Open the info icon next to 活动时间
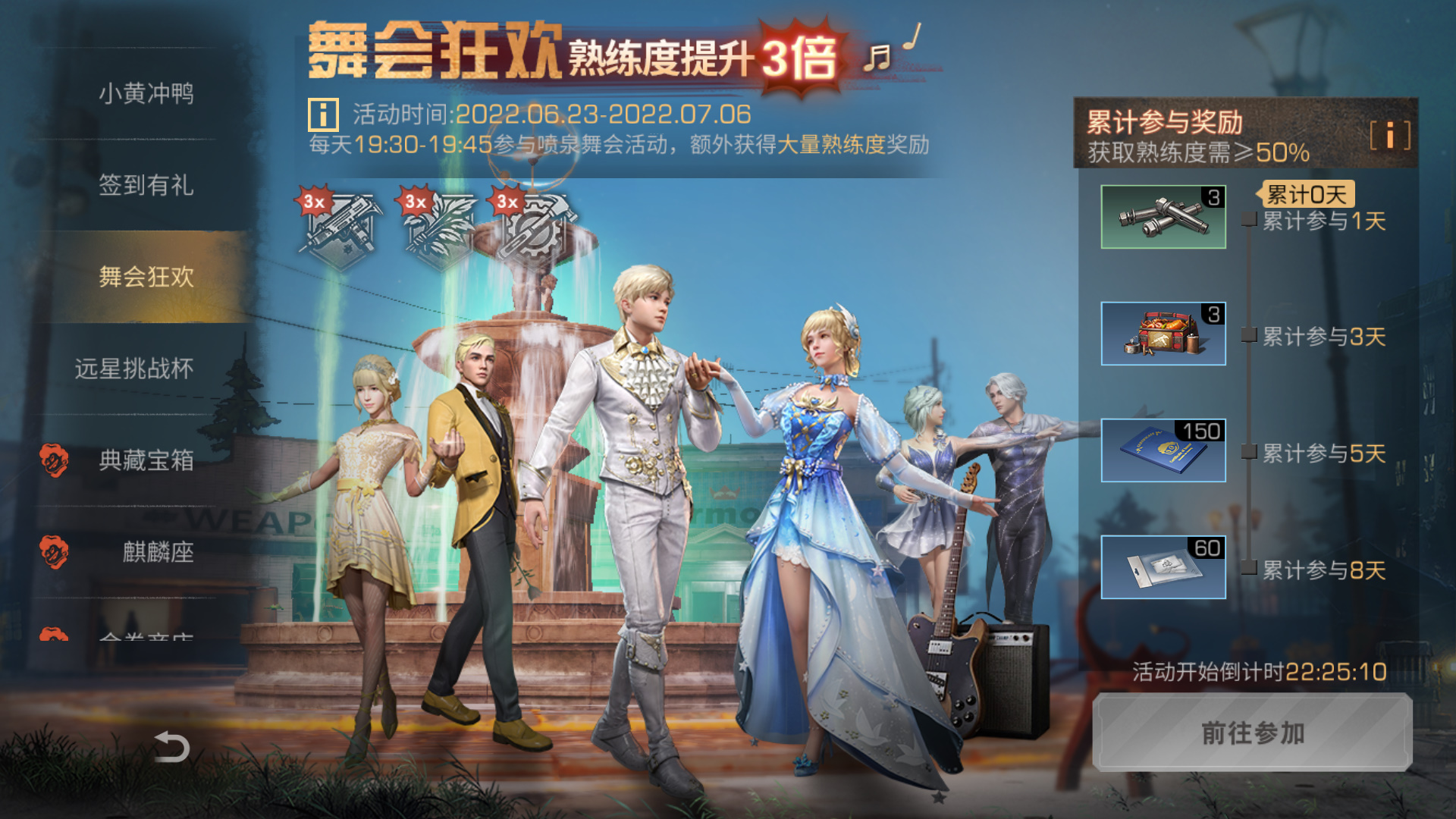The height and width of the screenshot is (819, 1456). (x=322, y=114)
